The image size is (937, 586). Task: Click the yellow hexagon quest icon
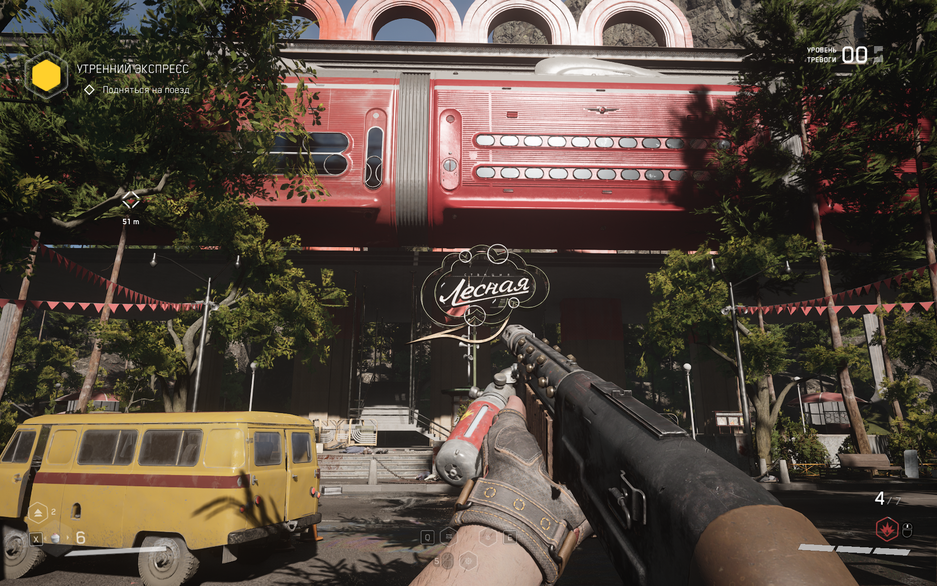(x=46, y=74)
